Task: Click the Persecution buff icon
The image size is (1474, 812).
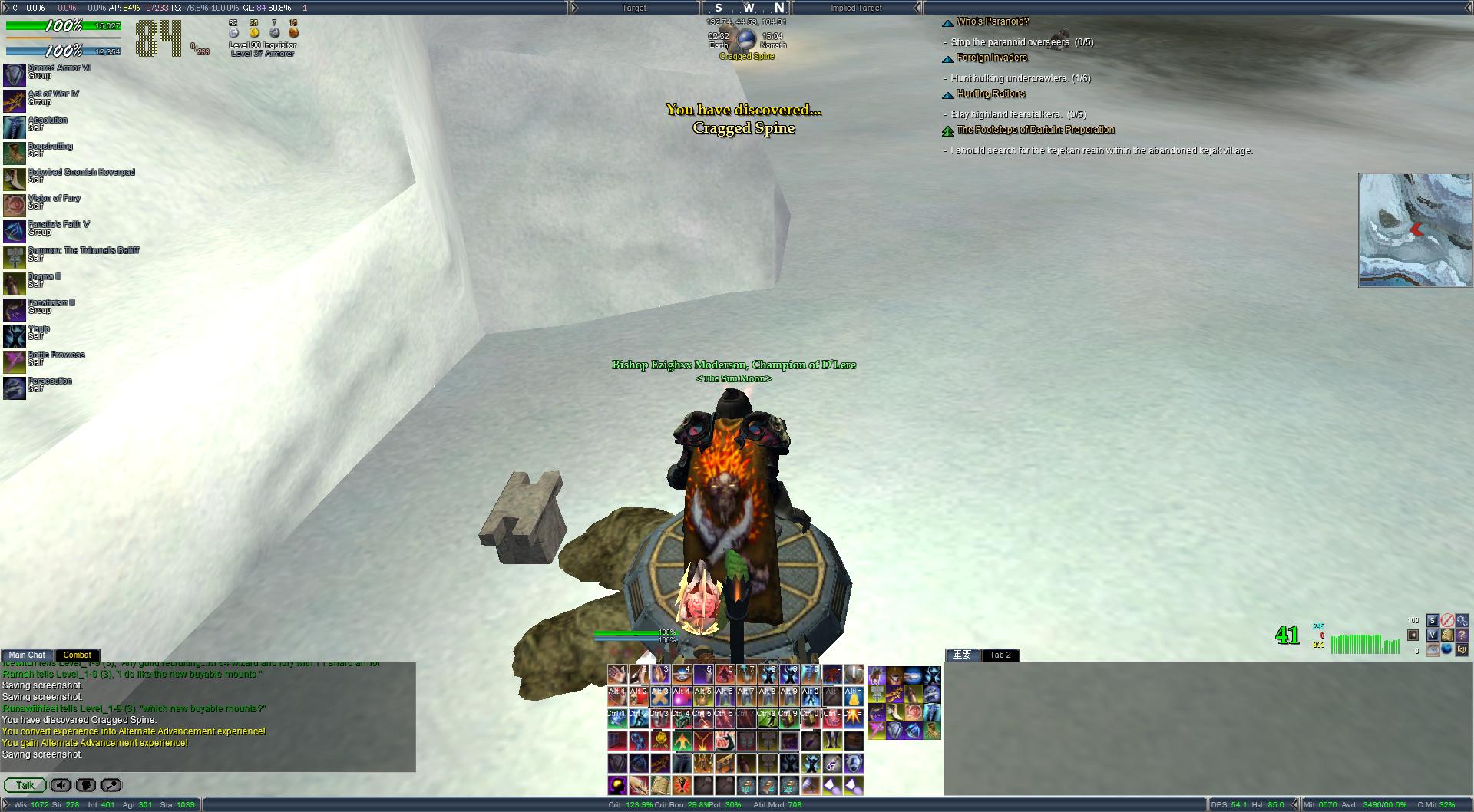Action: point(14,388)
